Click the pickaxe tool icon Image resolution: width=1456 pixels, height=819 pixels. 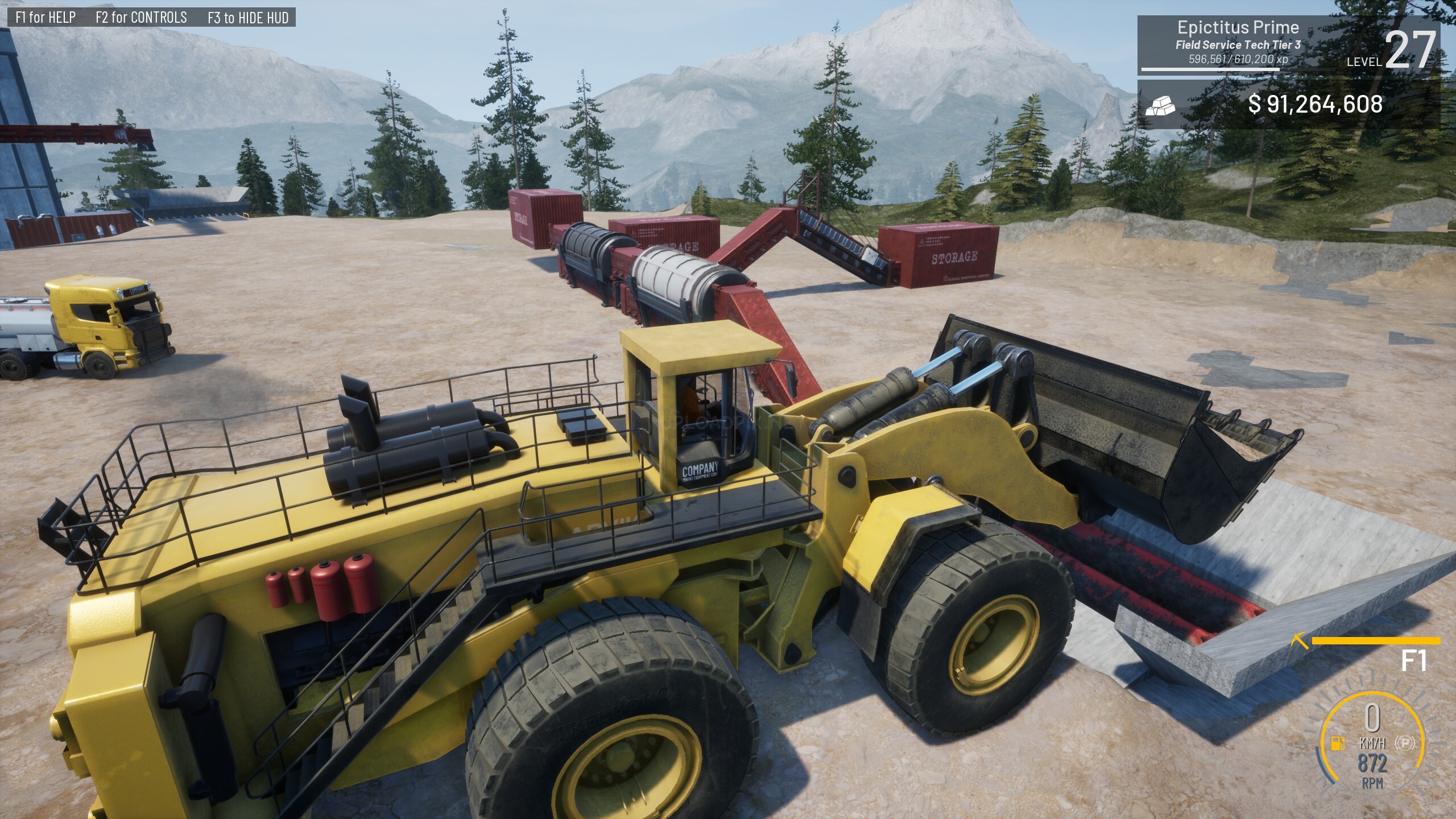point(1300,642)
